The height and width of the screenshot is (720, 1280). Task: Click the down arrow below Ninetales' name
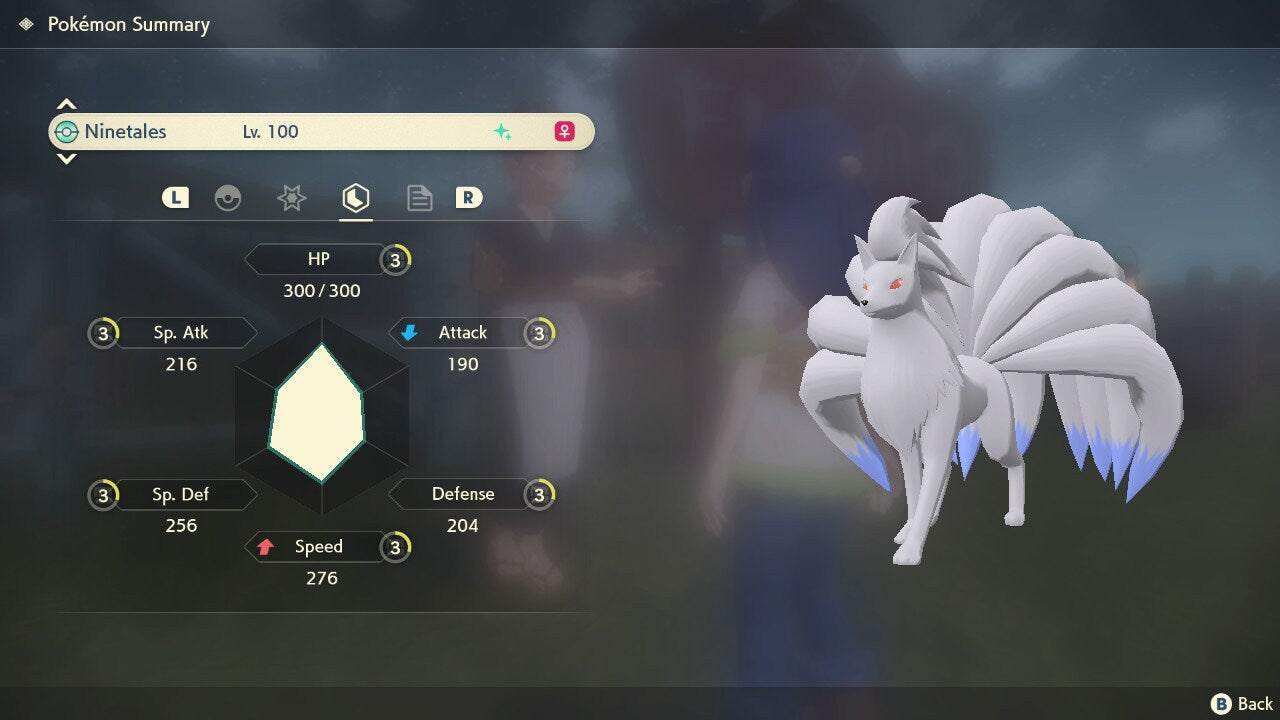click(x=66, y=159)
